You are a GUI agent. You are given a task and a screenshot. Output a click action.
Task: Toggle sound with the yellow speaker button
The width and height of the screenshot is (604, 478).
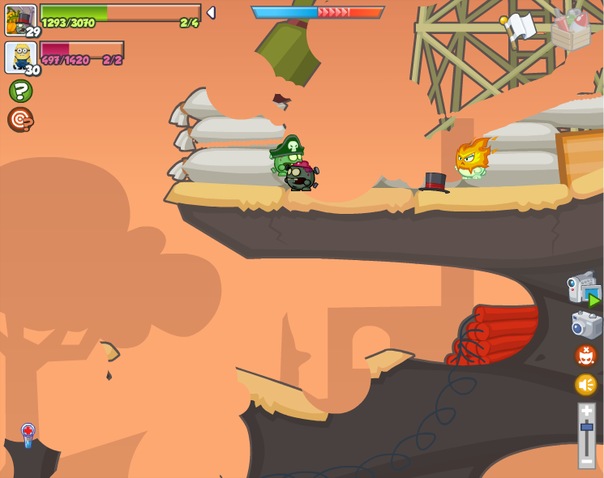586,385
